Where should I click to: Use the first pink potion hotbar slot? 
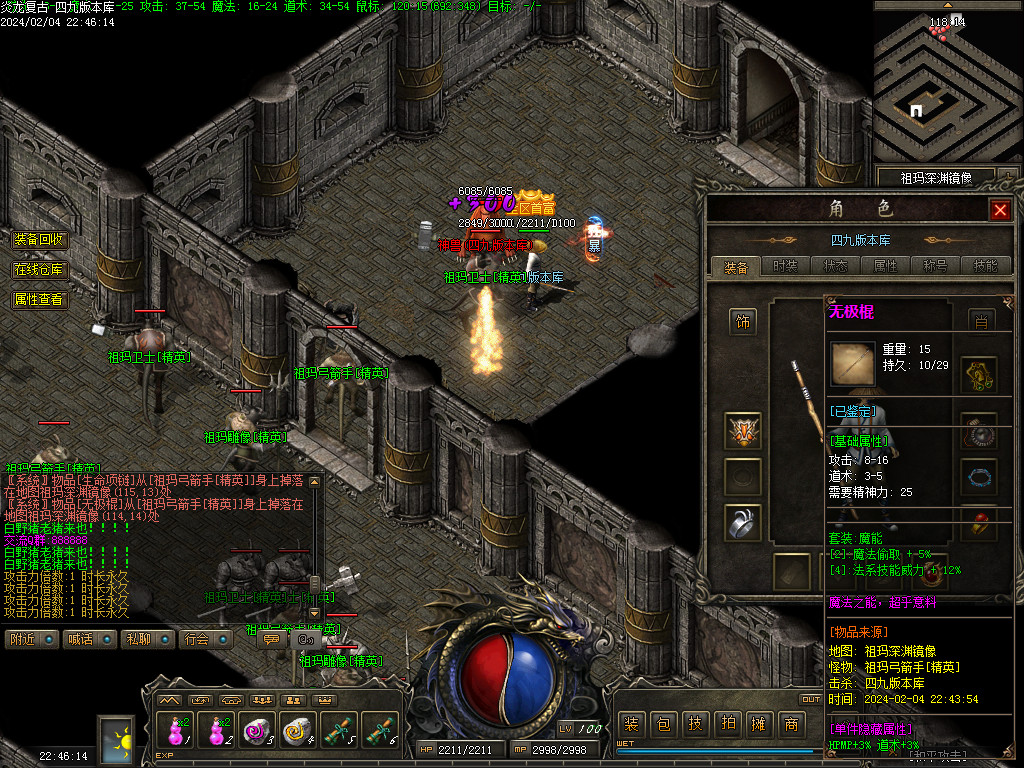point(176,730)
